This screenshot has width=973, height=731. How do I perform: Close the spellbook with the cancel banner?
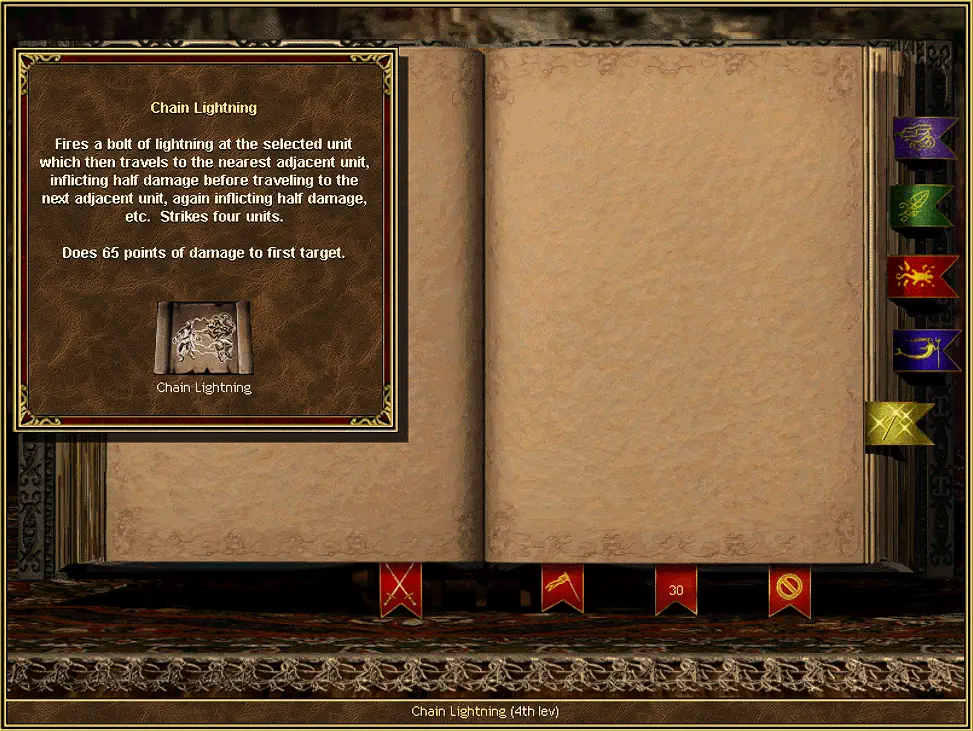pos(789,588)
